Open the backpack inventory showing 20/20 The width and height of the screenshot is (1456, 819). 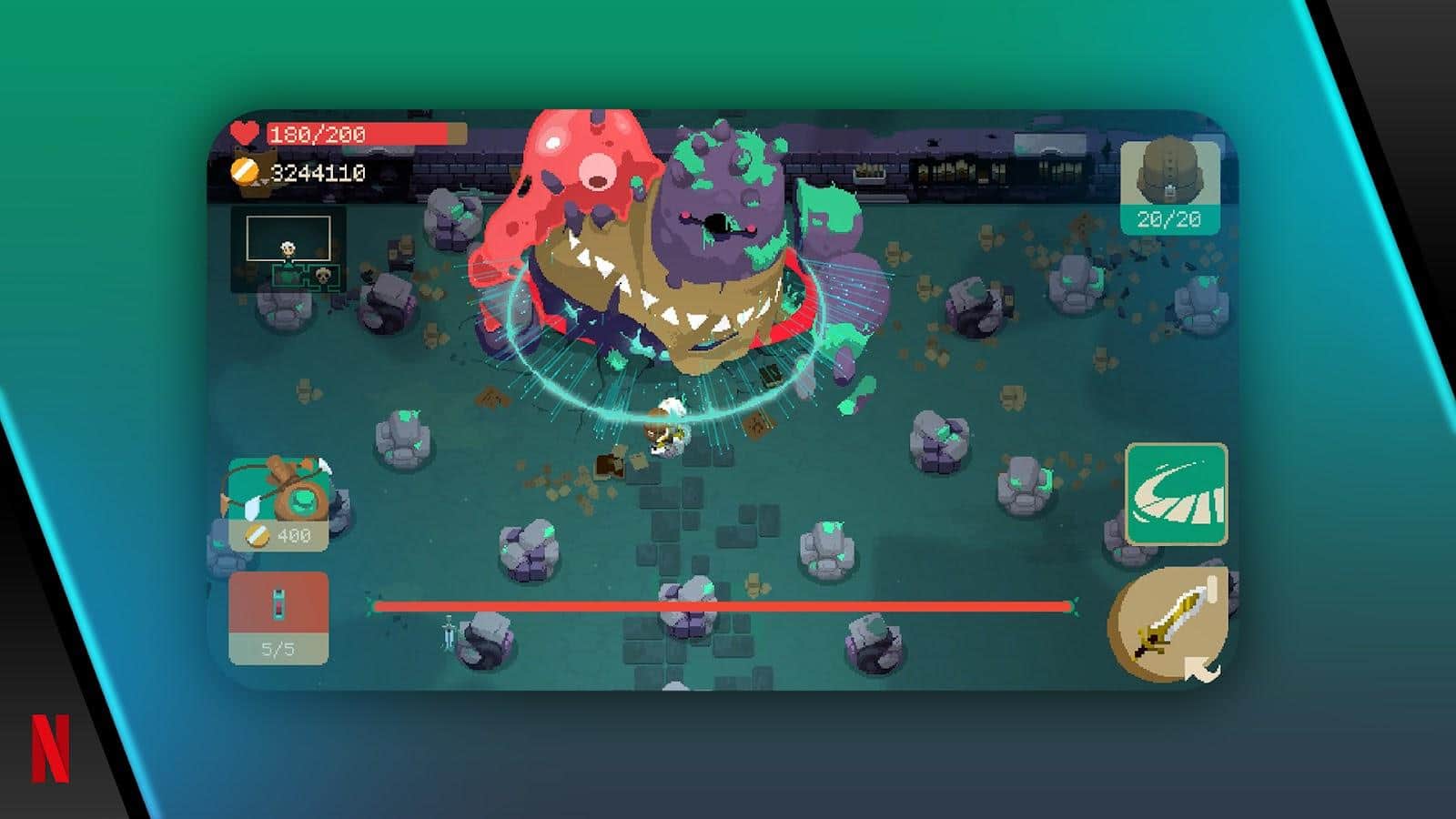click(1169, 187)
